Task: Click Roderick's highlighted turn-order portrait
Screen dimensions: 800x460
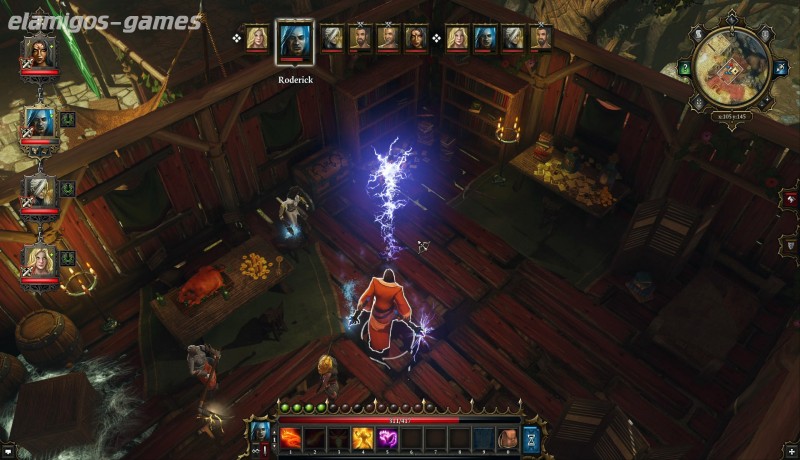Action: click(295, 41)
